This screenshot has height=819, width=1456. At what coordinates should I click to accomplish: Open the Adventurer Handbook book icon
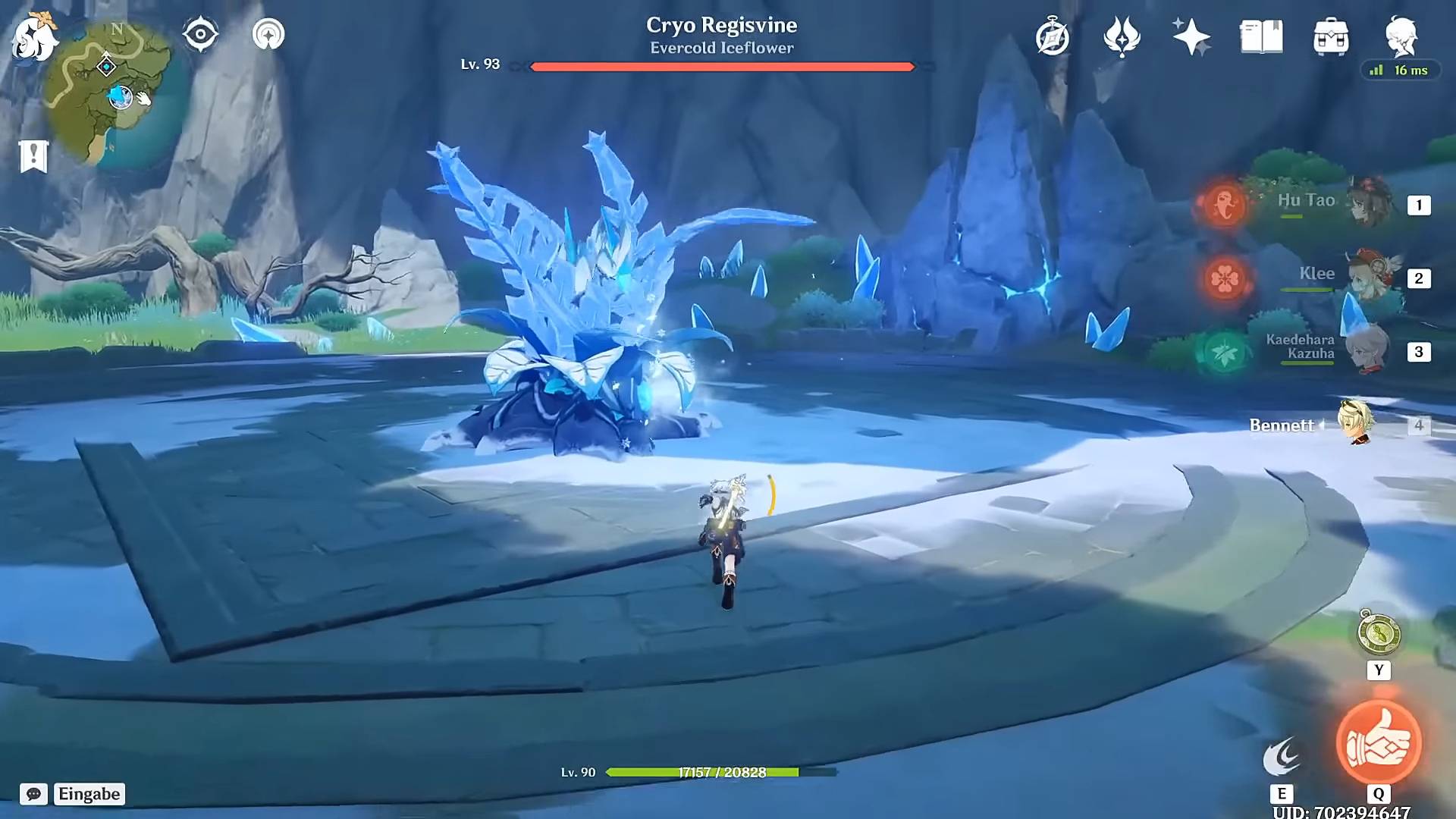tap(1261, 36)
